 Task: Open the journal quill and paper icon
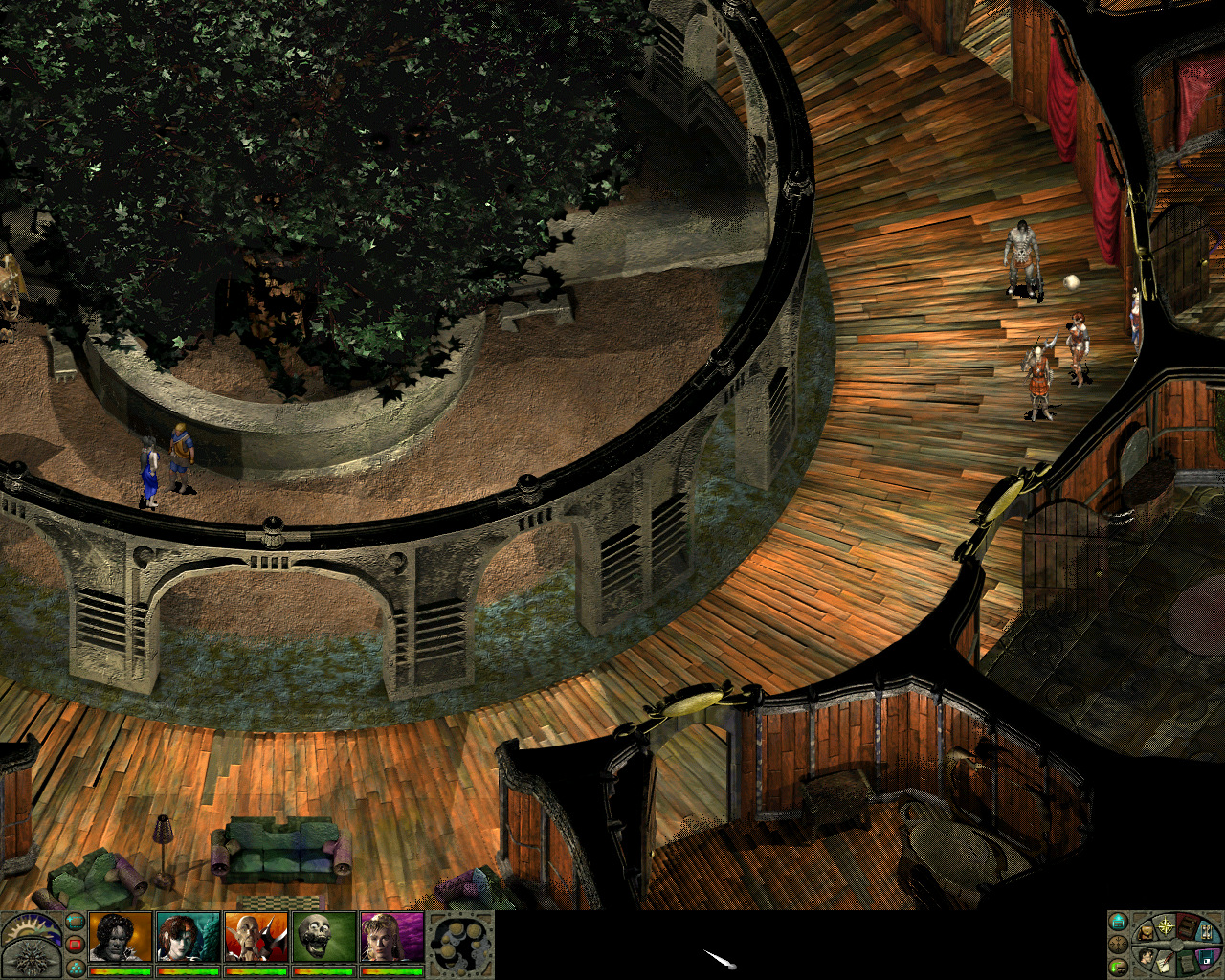click(1164, 966)
